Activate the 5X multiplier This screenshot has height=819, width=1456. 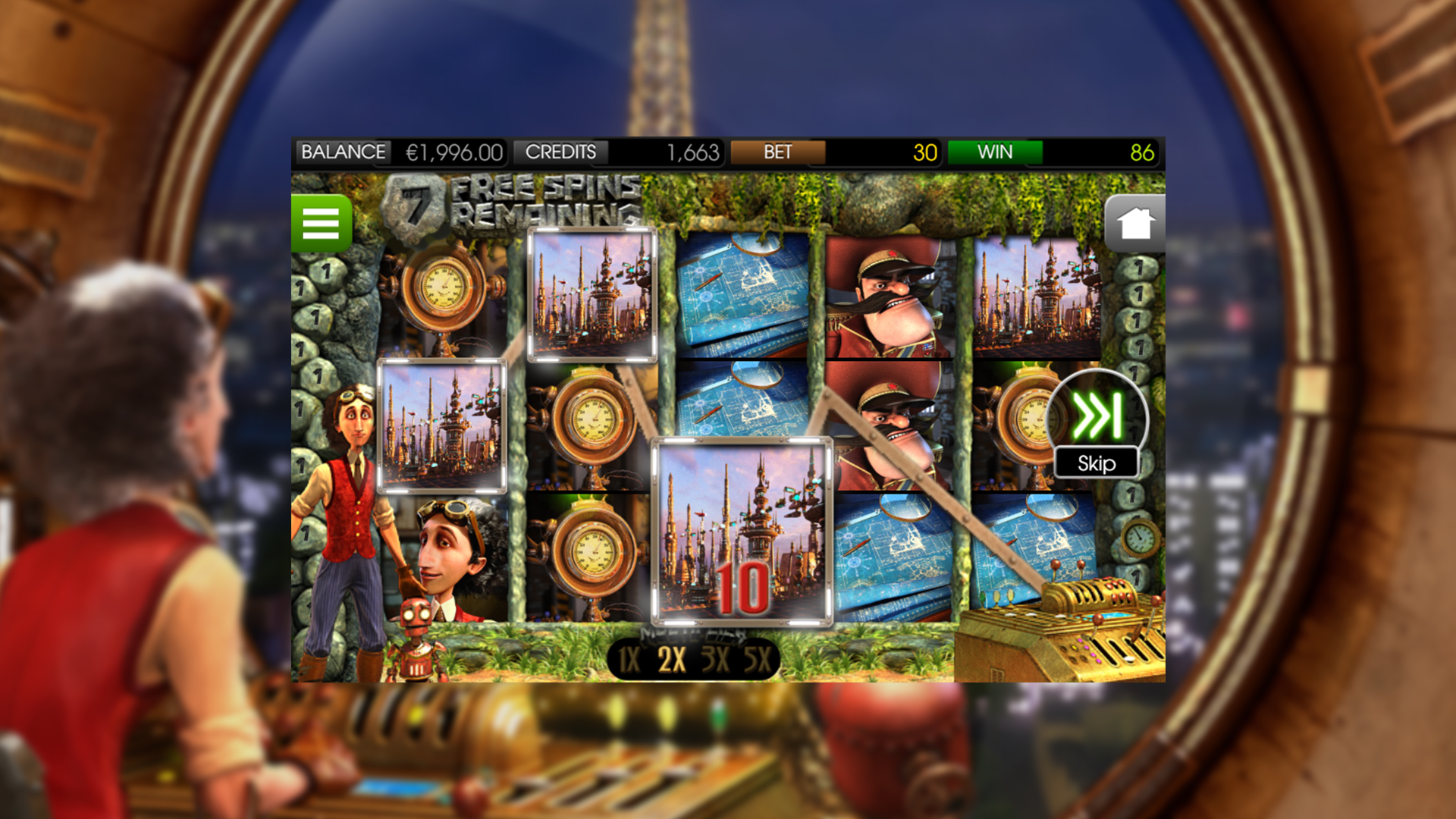[758, 660]
